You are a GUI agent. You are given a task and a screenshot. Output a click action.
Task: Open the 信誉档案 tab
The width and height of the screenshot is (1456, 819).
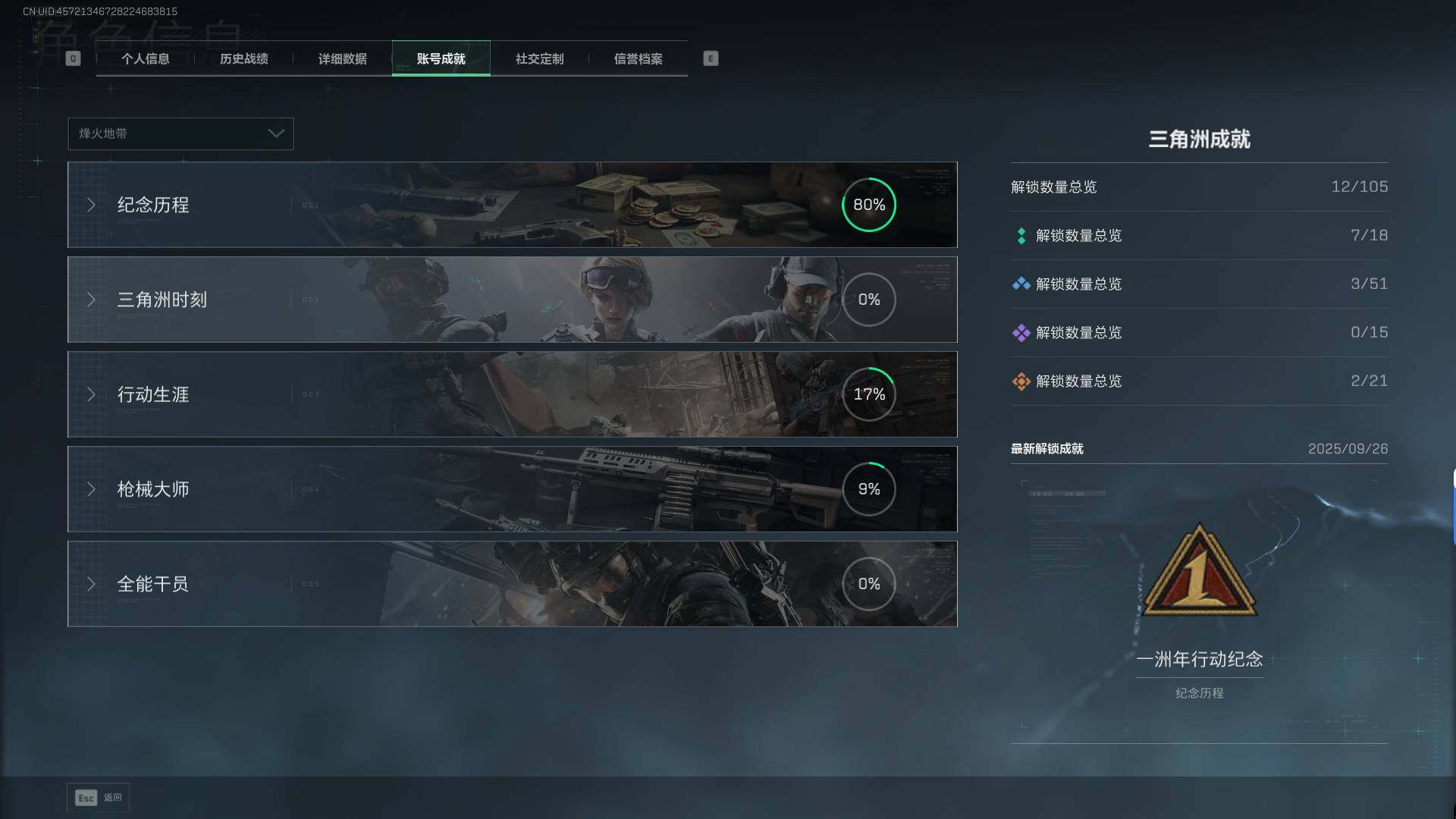click(638, 59)
